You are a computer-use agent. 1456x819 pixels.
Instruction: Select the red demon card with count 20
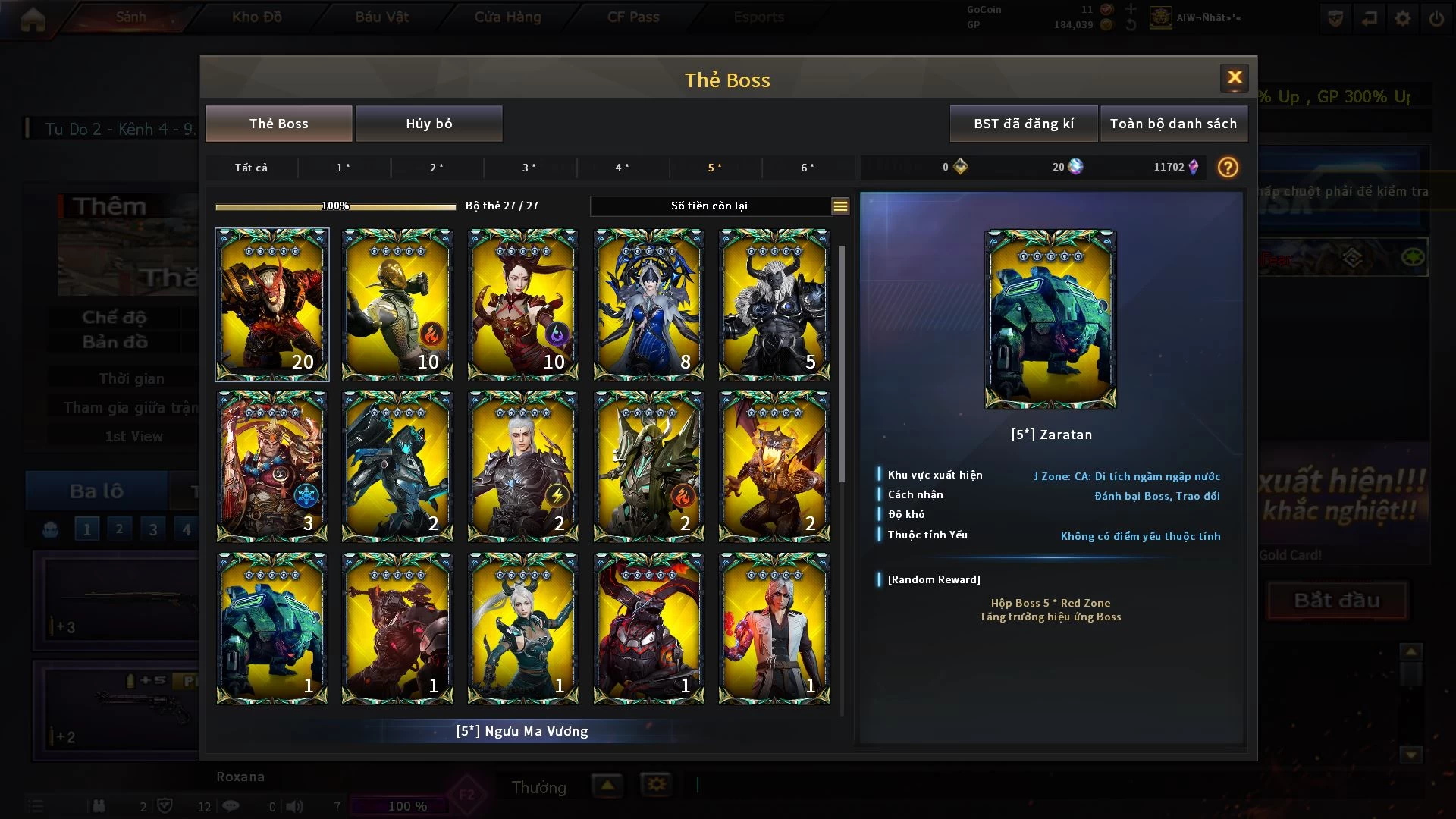(x=272, y=304)
